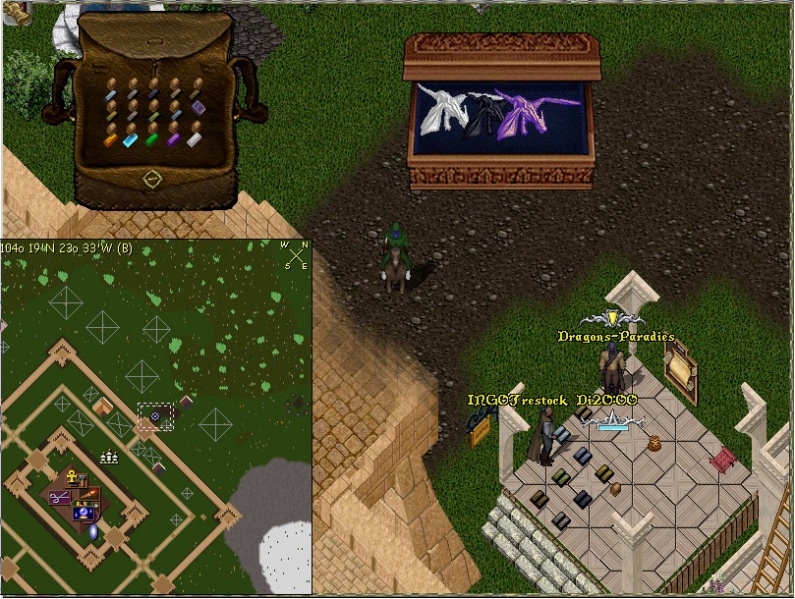Image resolution: width=795 pixels, height=599 pixels.
Task: Choose the black dragon statue in the chest
Action: point(487,115)
